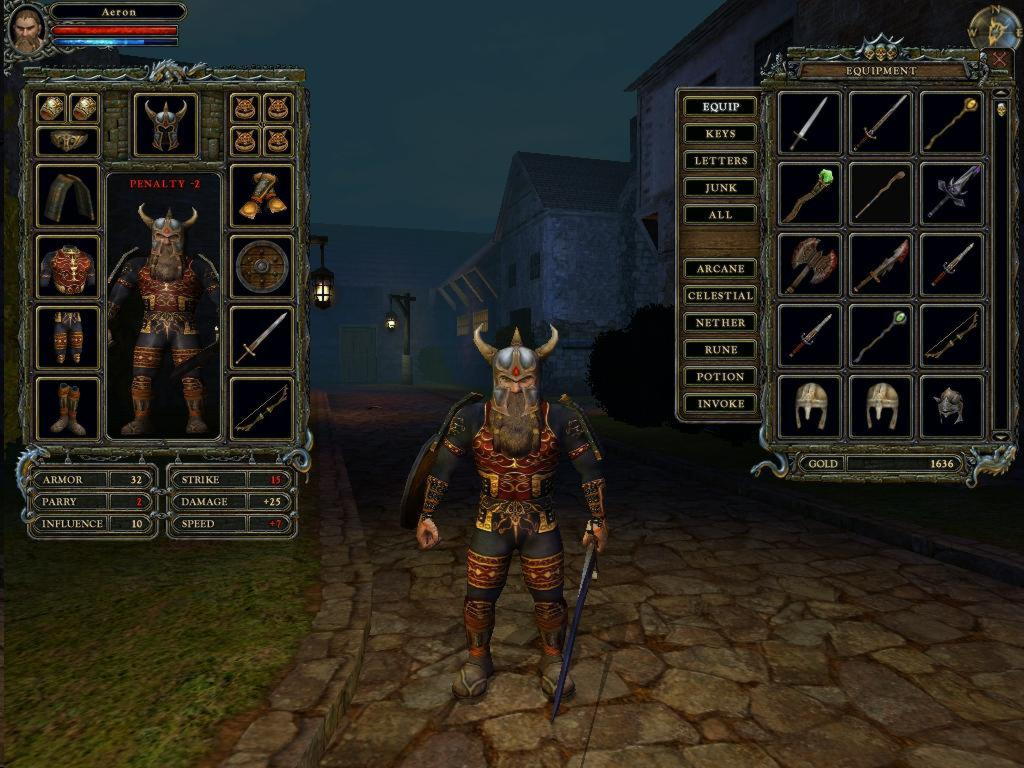Switch to the Keys filter
Screen dimensions: 1024x768
pyautogui.click(x=720, y=134)
